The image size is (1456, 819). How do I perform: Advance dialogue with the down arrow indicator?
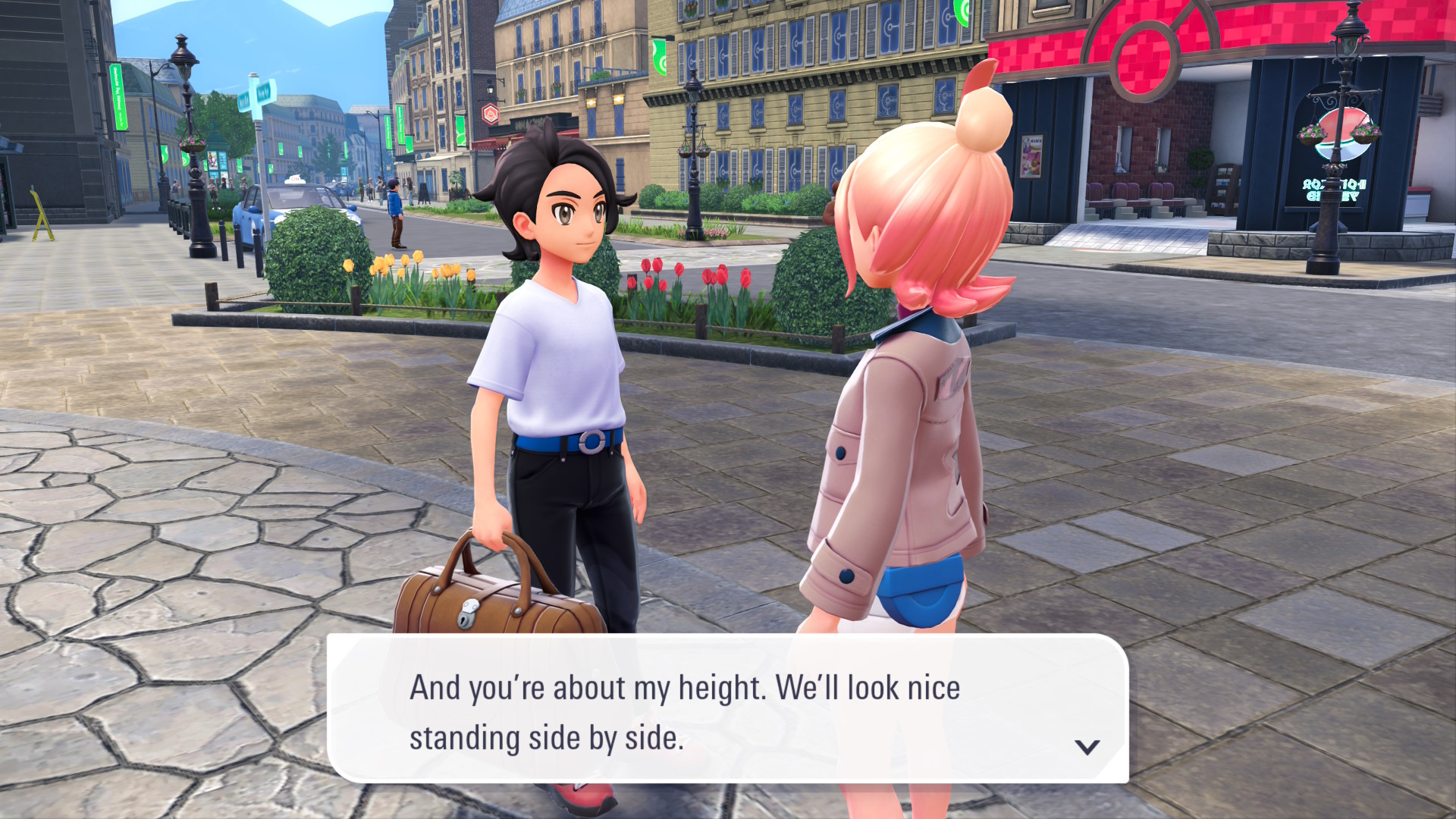tap(1087, 747)
